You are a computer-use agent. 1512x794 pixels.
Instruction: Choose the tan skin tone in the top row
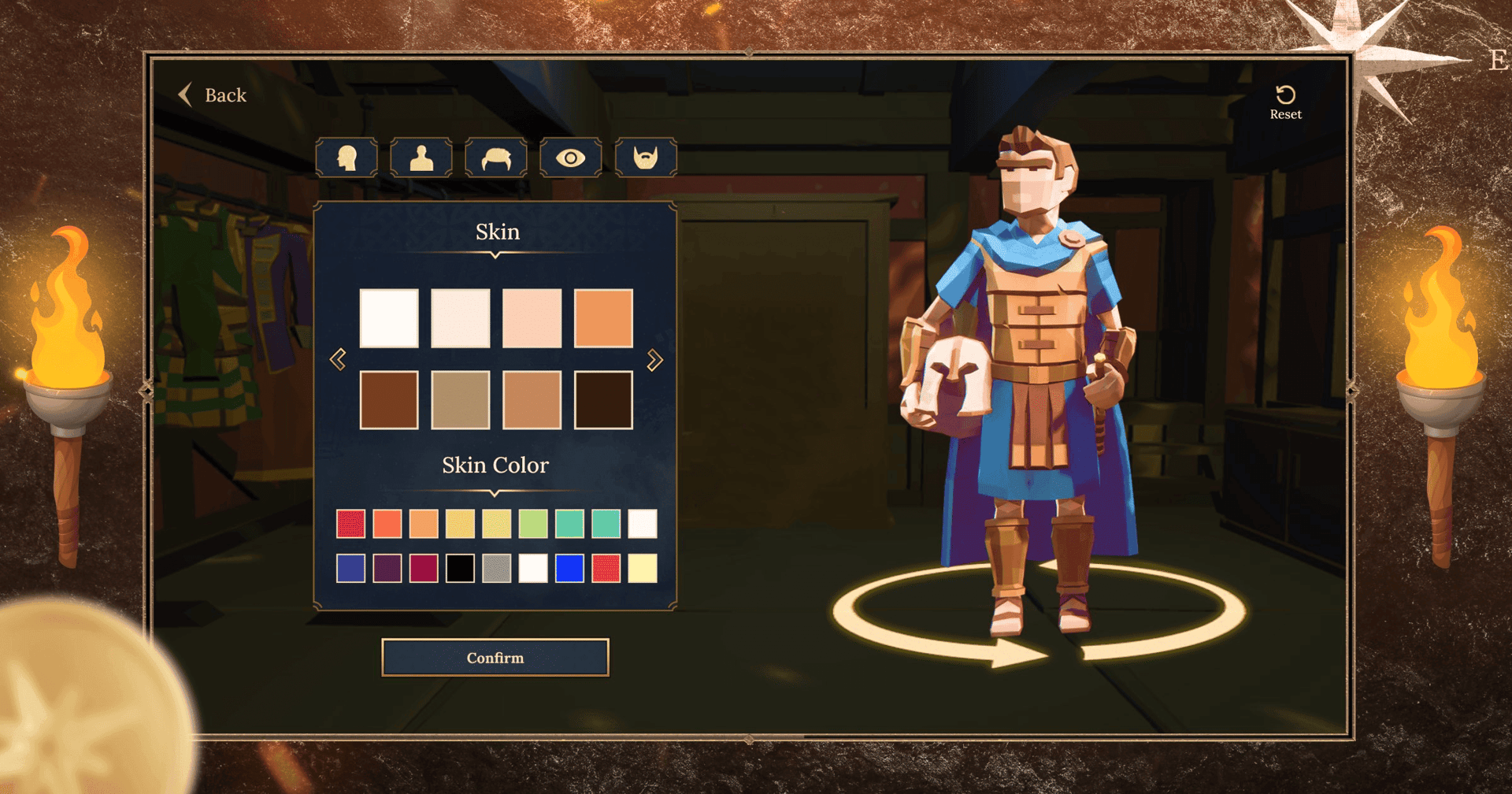point(602,318)
